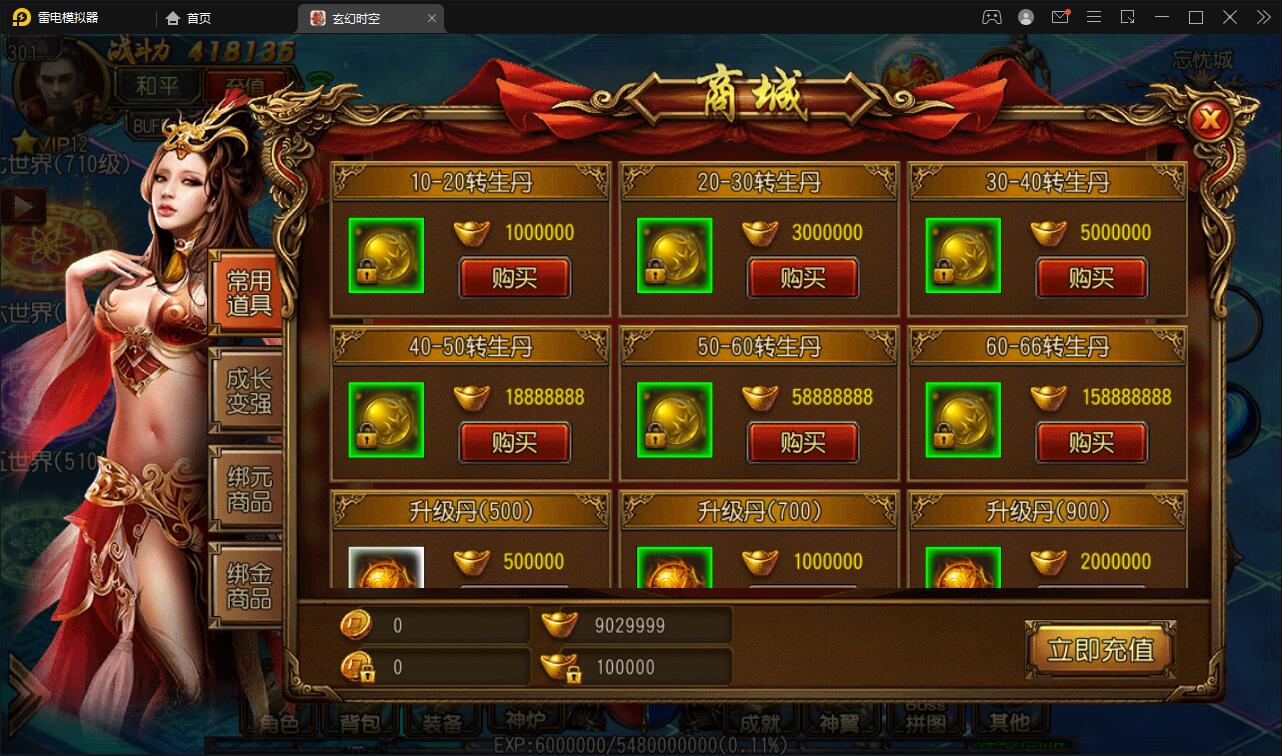This screenshot has width=1282, height=756.
Task: Click the 立即充值 recharge button
Action: coord(1100,650)
